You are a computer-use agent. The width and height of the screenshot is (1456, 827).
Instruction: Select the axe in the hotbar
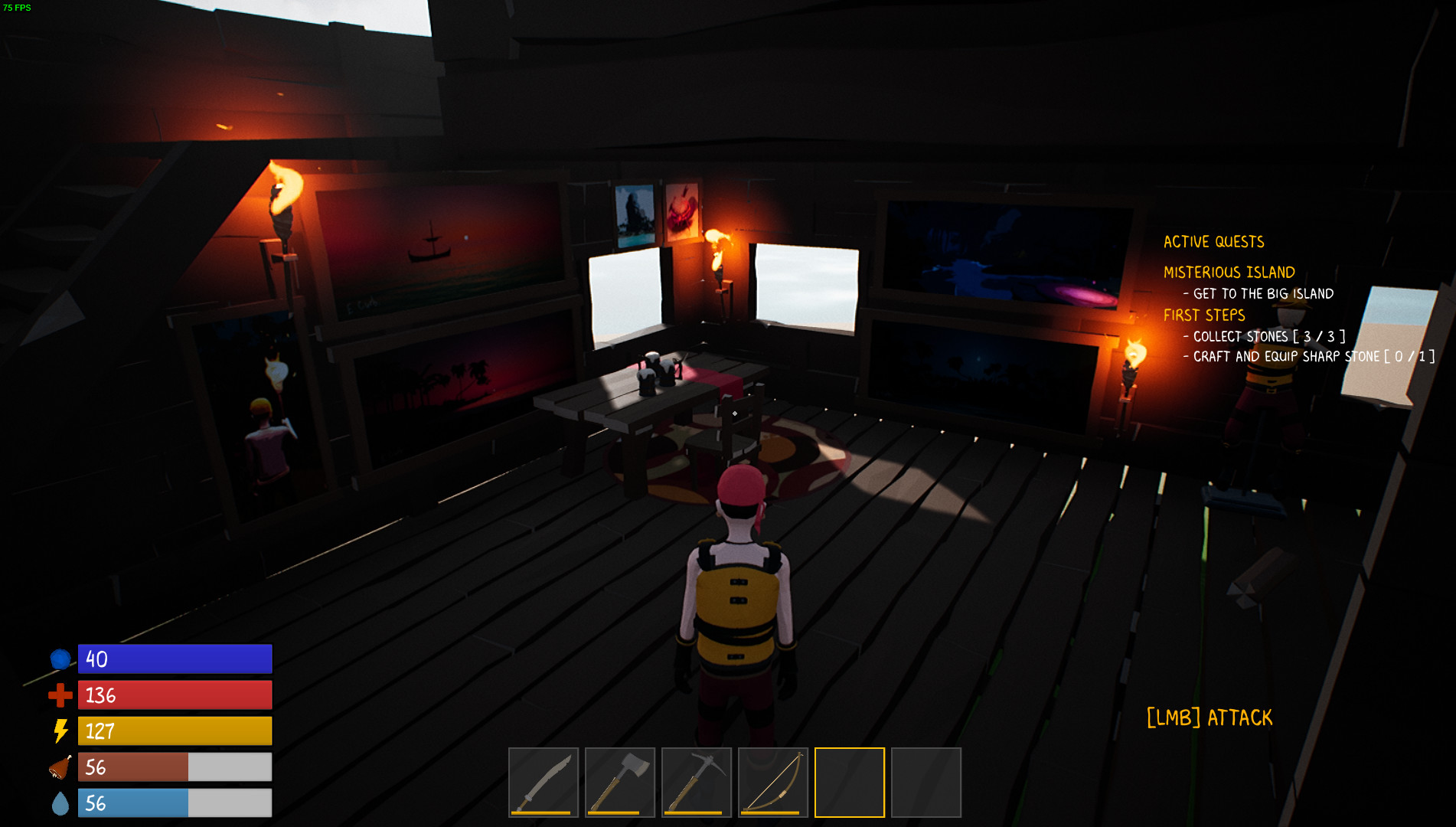pyautogui.click(x=619, y=782)
